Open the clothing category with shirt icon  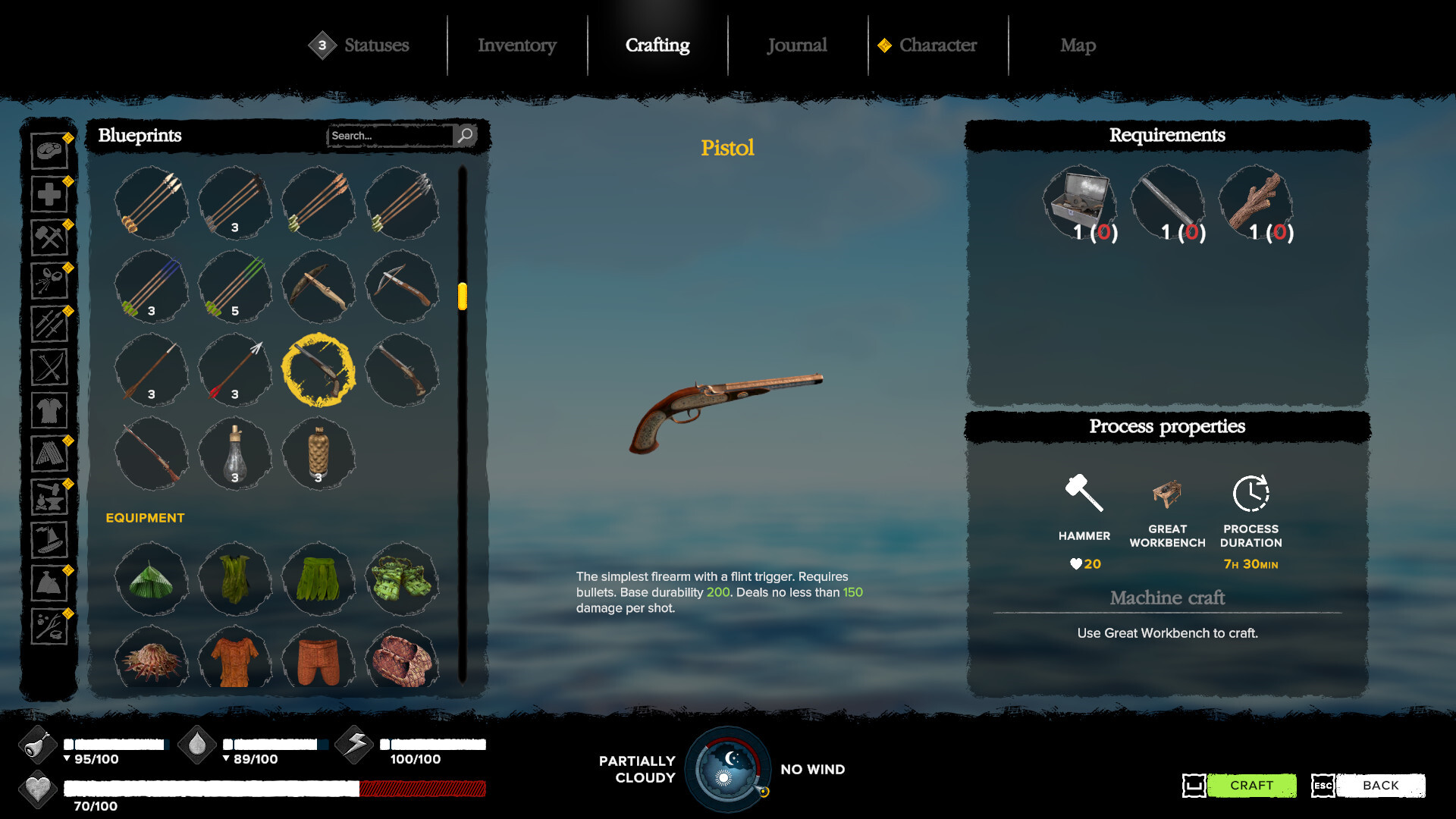coord(49,411)
